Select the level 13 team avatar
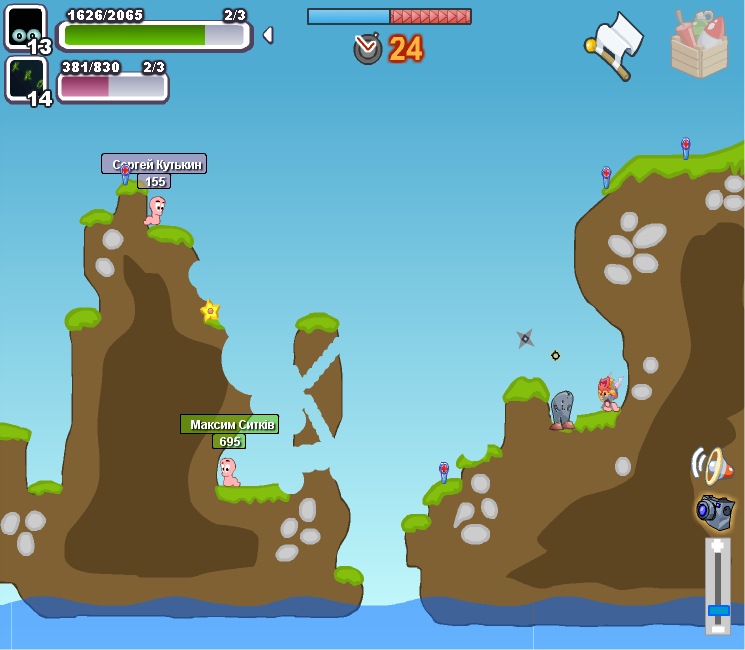745x650 pixels. (25, 26)
